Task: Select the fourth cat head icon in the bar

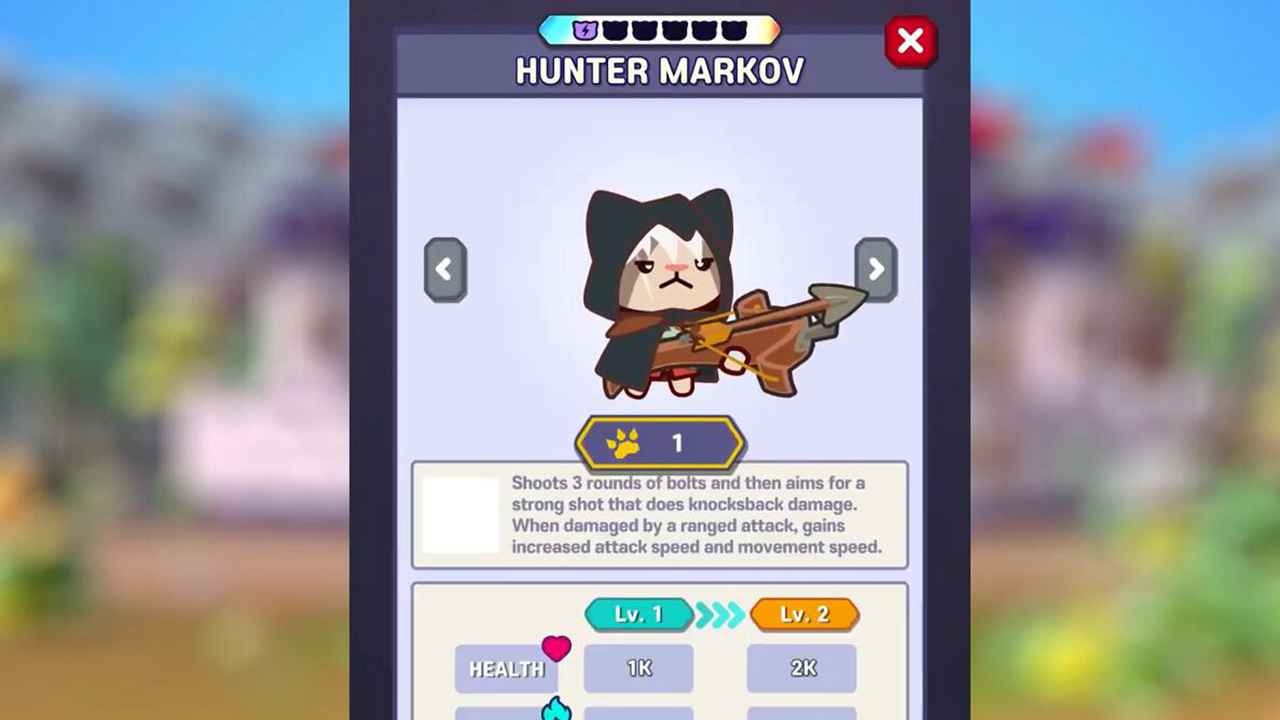Action: 705,30
